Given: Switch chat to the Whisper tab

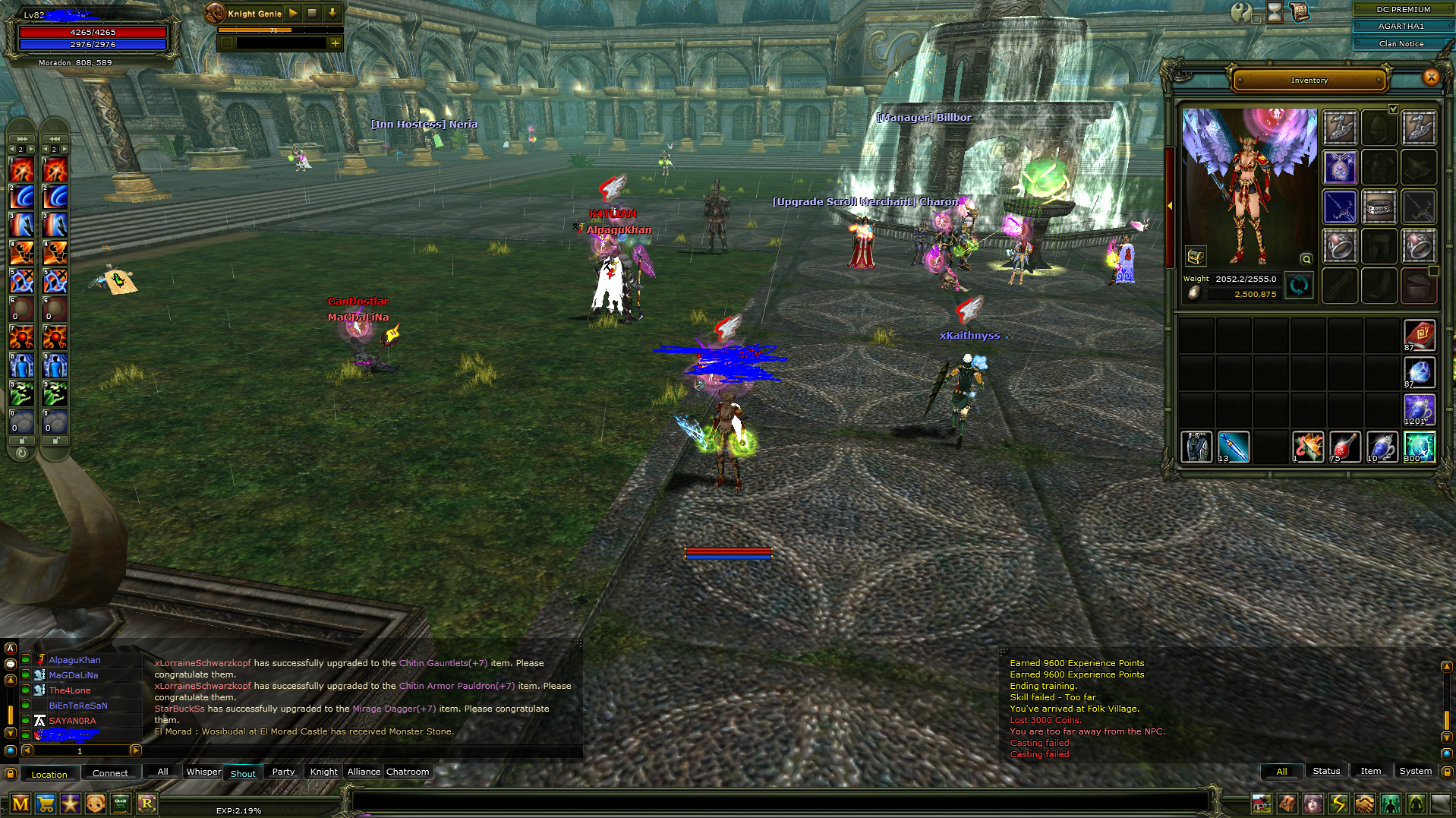Looking at the screenshot, I should click(203, 772).
